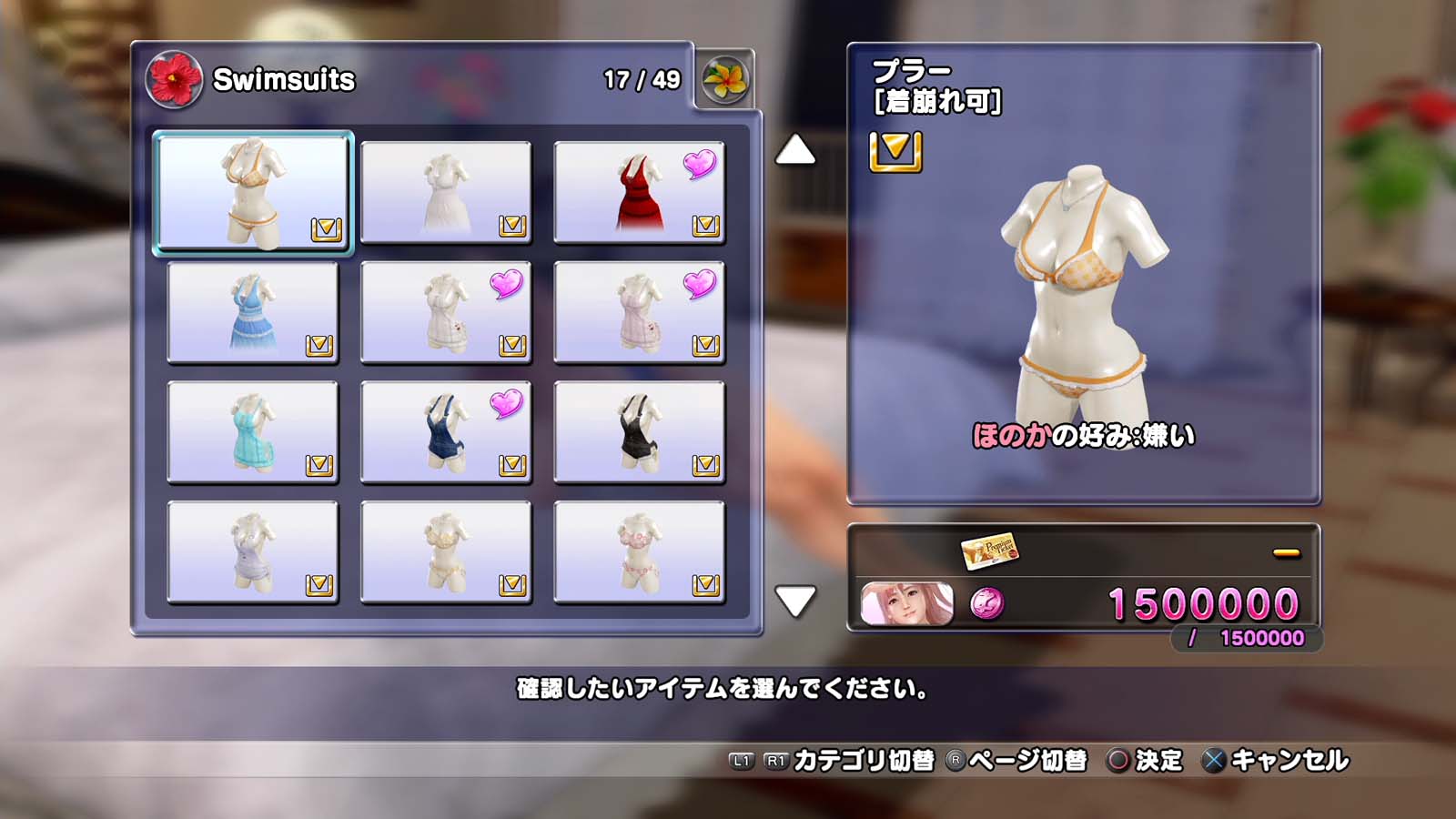
Task: Select the highlighted orange bikini swimsuit tile
Action: [253, 192]
